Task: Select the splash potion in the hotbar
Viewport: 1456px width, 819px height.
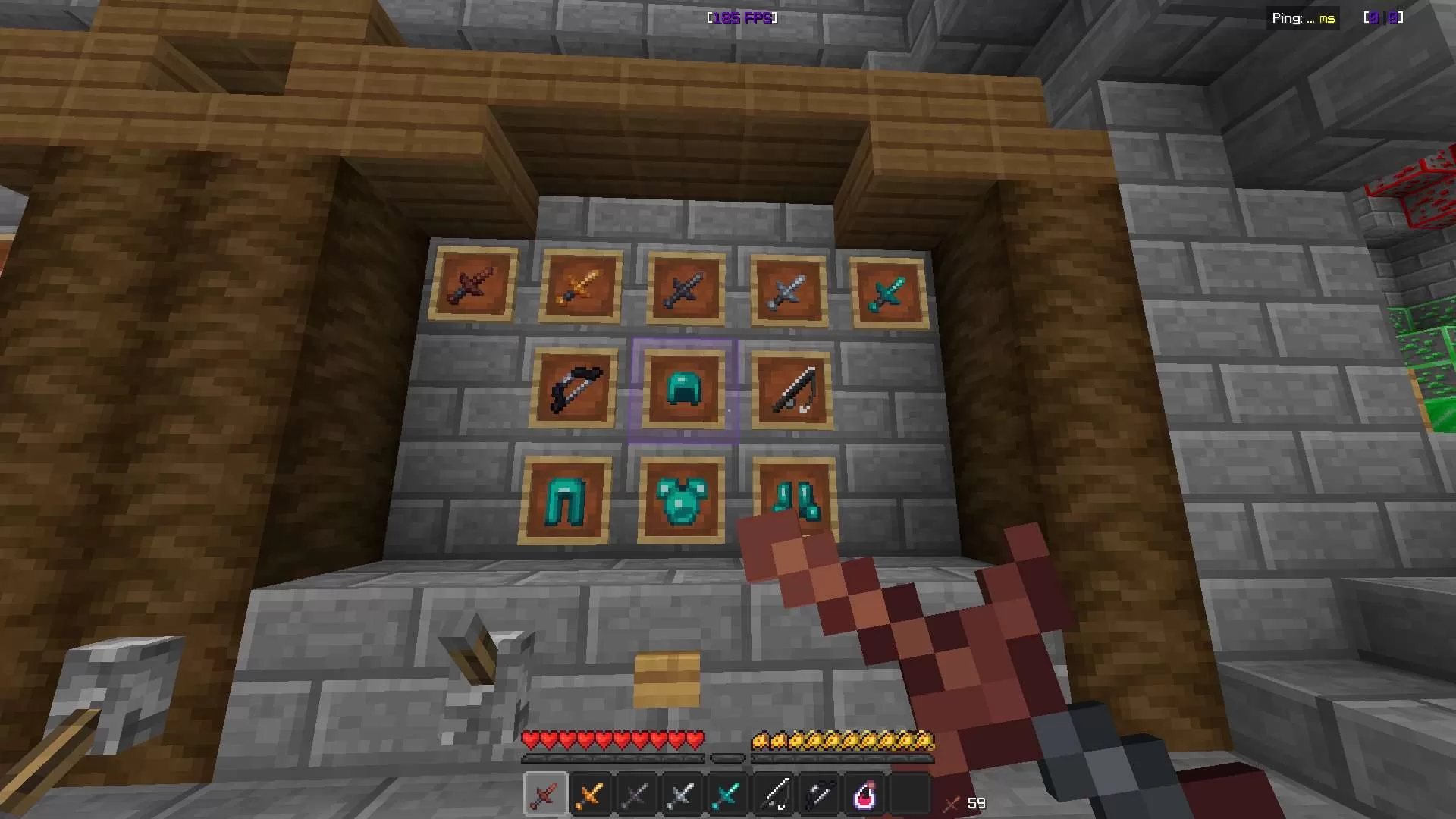Action: click(864, 793)
